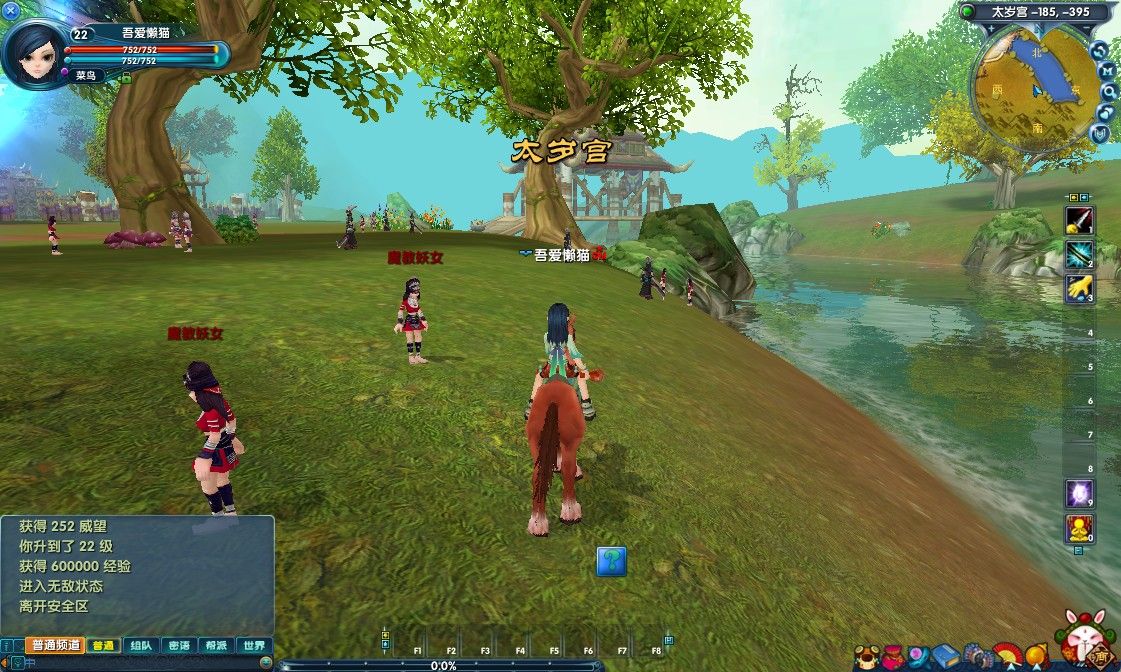Screen dimensions: 1121x672
Task: Switch chat to 密语 whisper channel
Action: click(179, 646)
